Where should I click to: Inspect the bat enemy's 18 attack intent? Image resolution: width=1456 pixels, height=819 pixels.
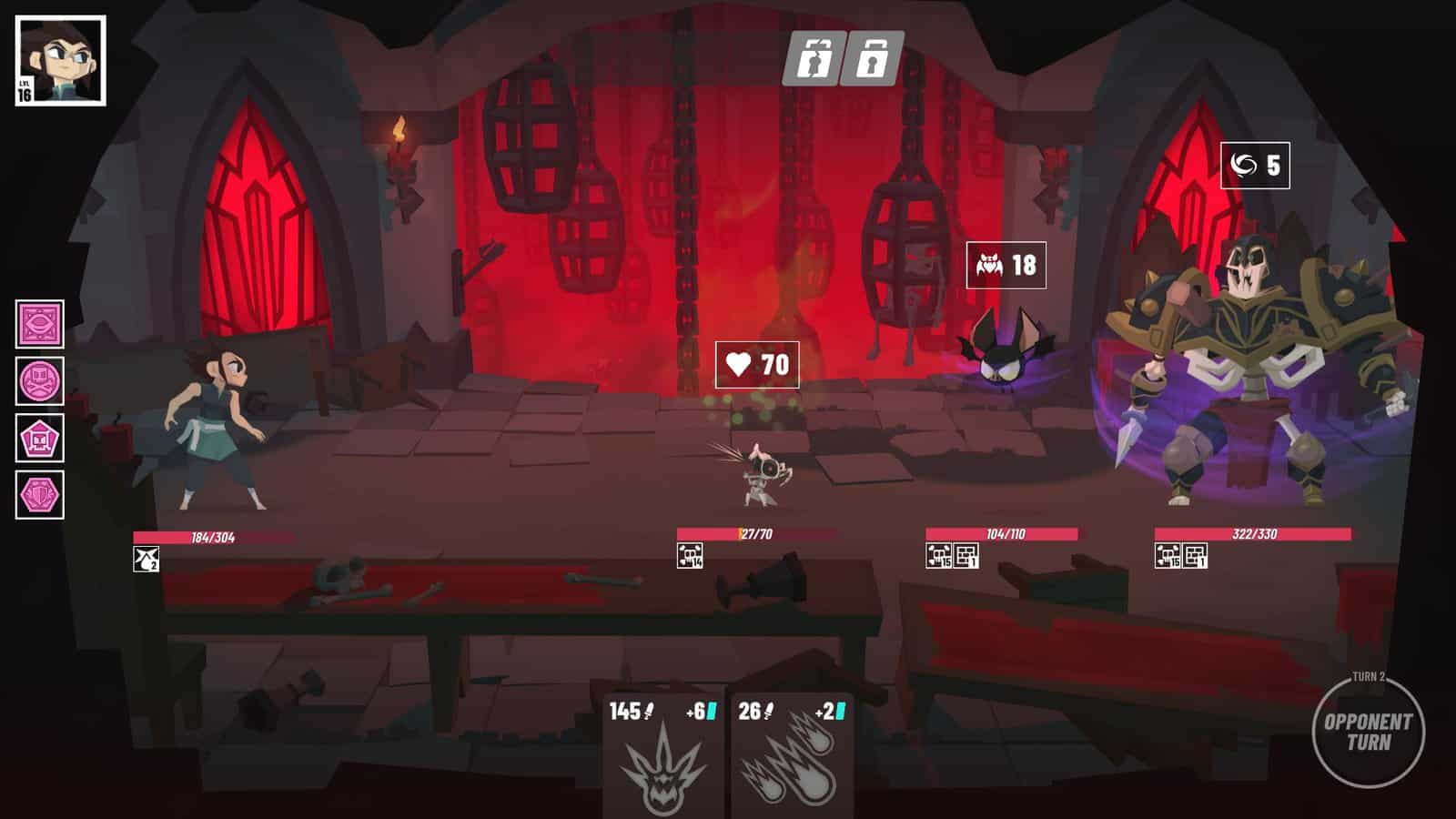[x=1006, y=265]
